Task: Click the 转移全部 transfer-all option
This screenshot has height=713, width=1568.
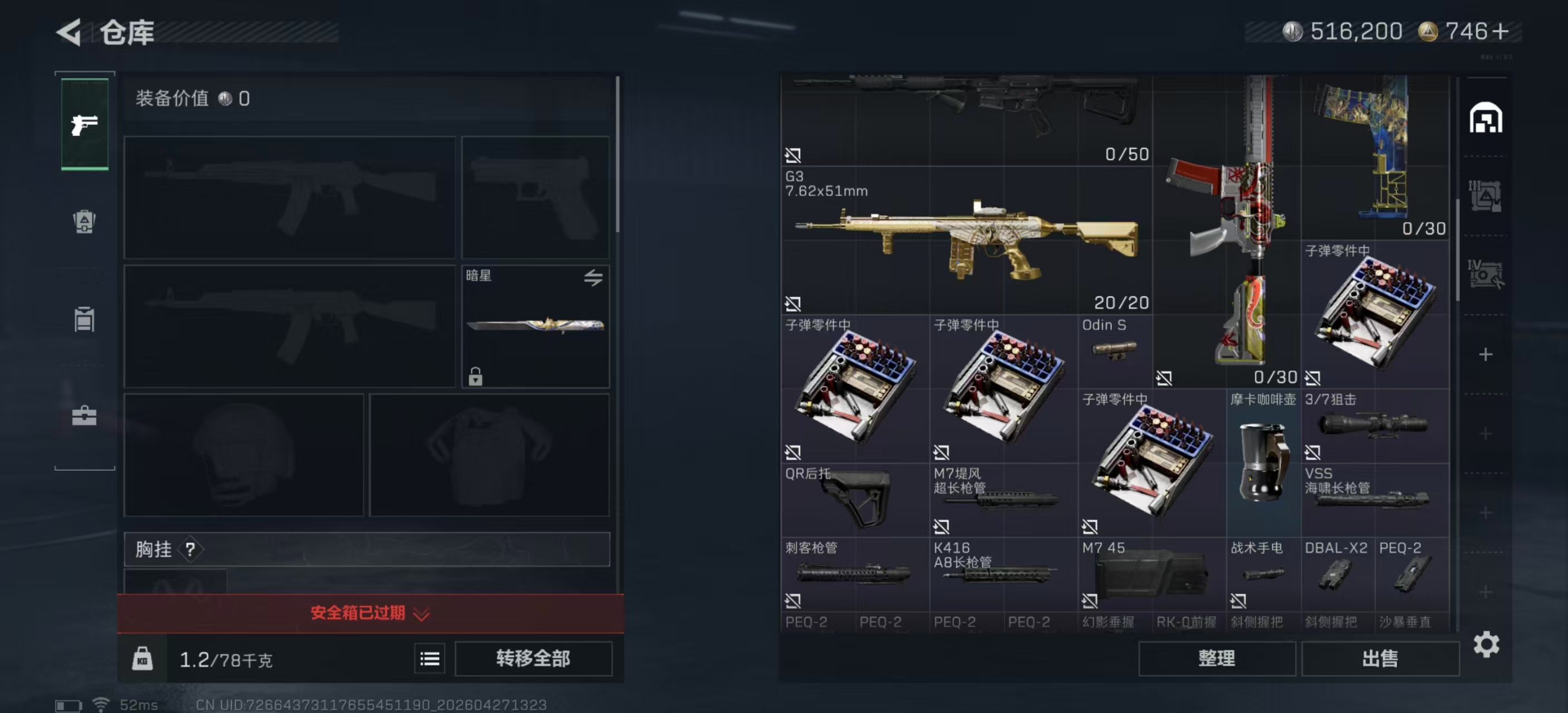Action: tap(535, 659)
